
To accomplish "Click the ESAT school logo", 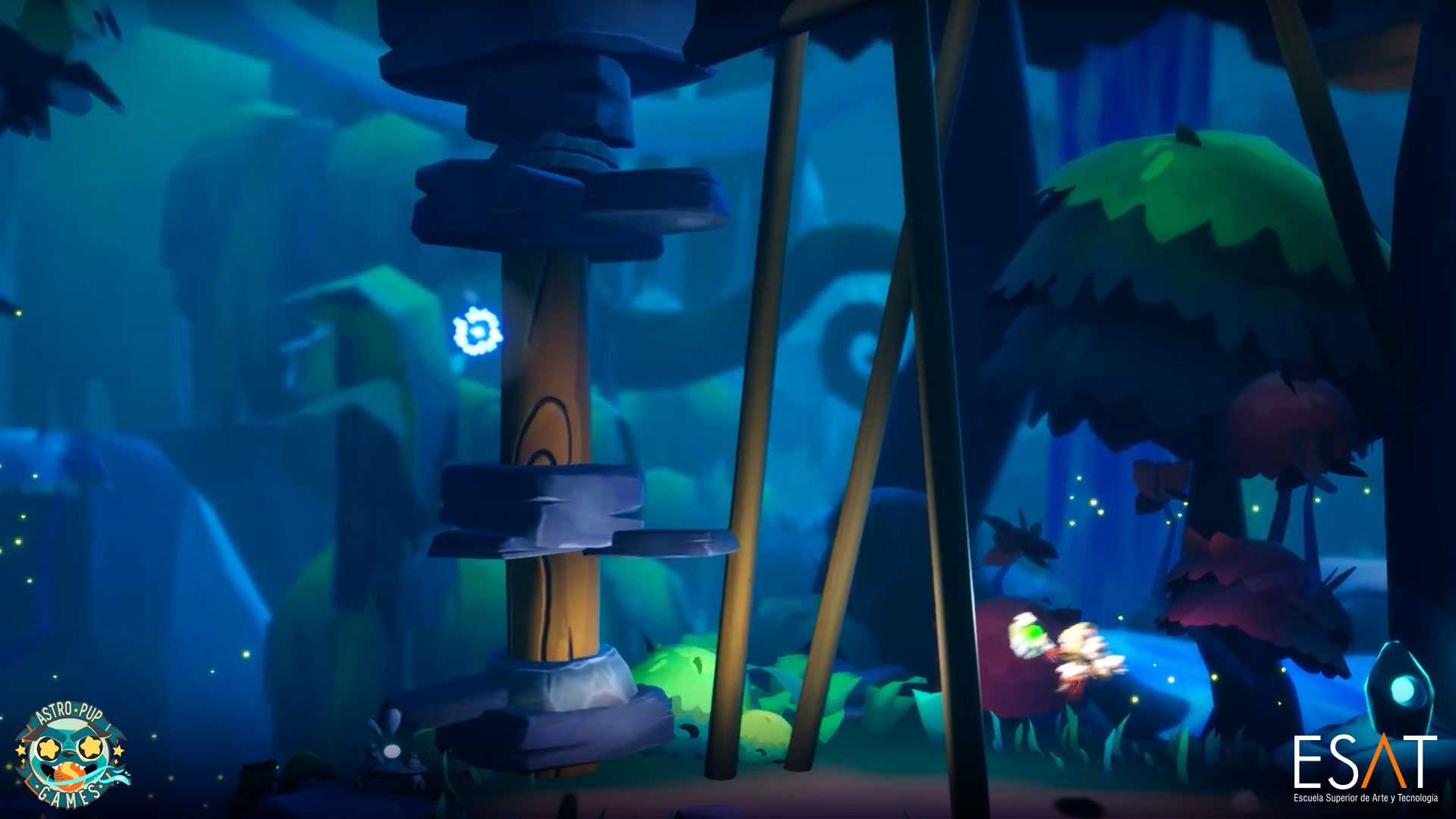I will [1364, 766].
